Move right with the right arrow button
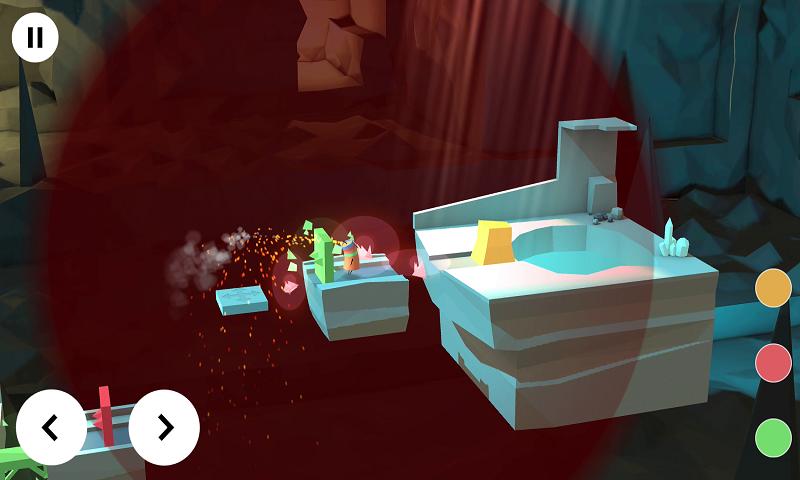The width and height of the screenshot is (800, 480). [x=164, y=428]
